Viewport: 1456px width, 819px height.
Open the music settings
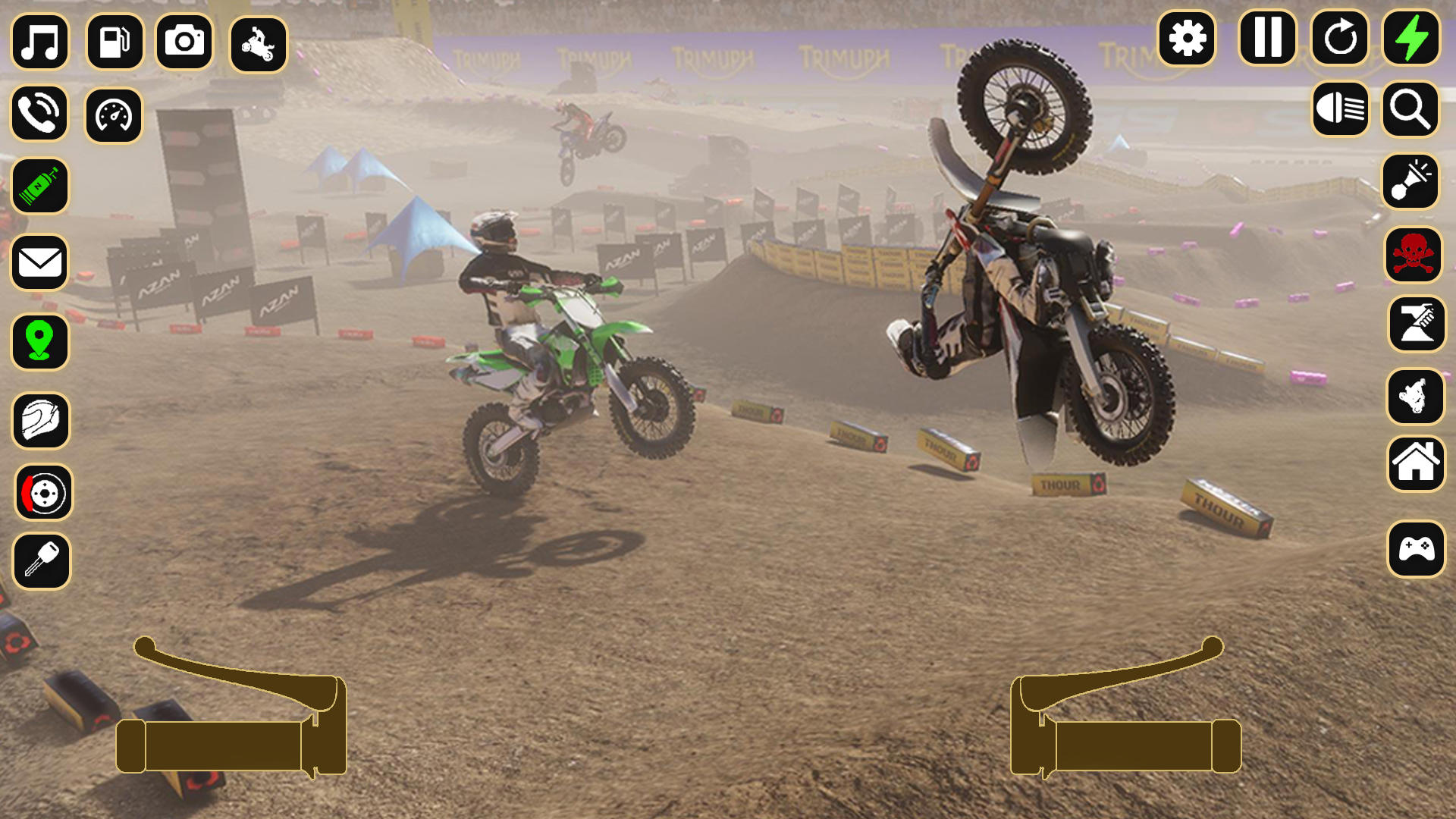(41, 42)
